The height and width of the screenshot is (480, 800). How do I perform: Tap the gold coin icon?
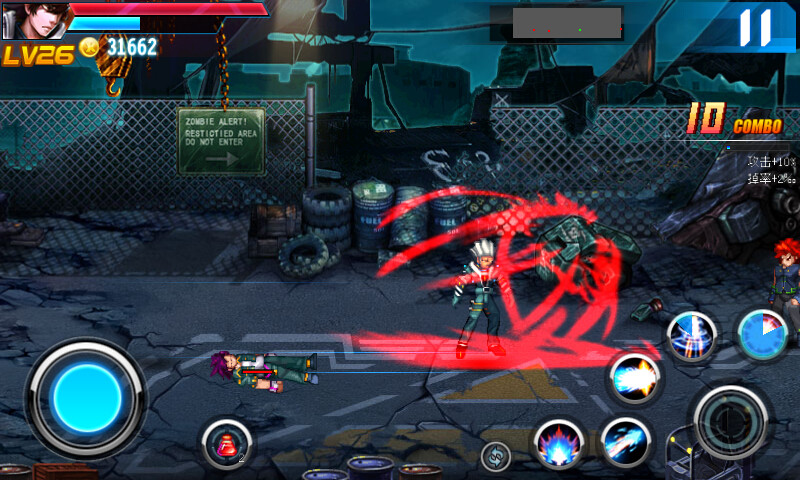tap(90, 47)
